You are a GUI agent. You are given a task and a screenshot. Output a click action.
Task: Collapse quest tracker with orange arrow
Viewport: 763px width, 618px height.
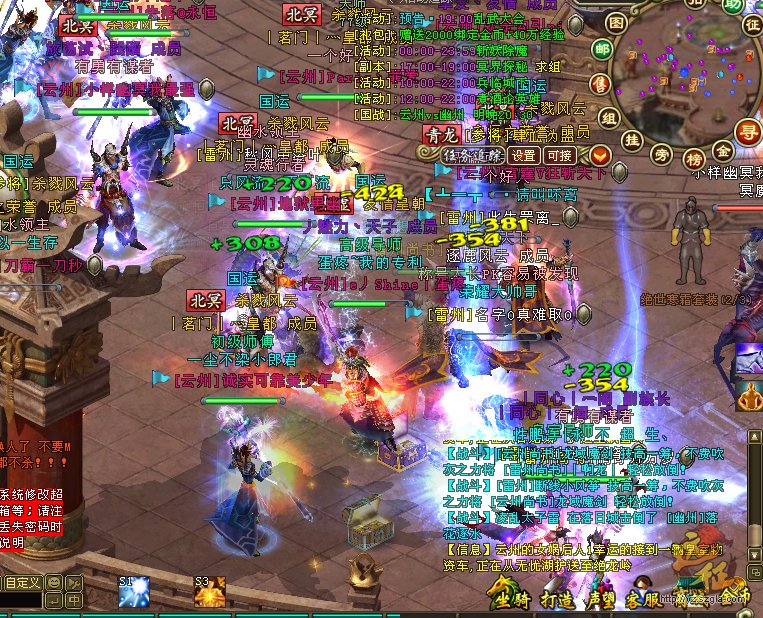[x=600, y=155]
